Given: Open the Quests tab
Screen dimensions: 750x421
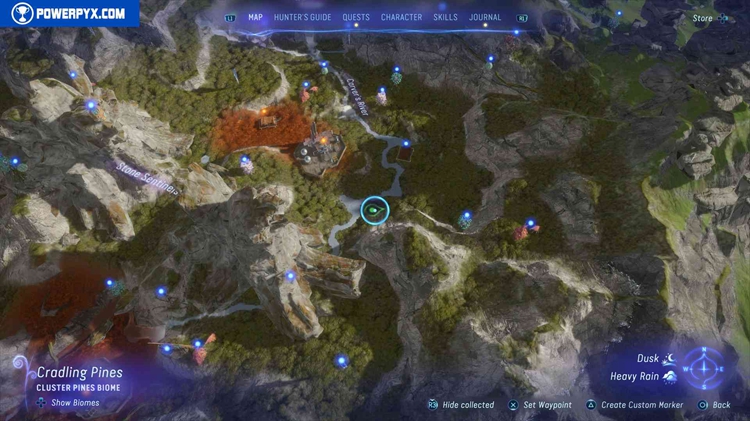Looking at the screenshot, I should (356, 17).
